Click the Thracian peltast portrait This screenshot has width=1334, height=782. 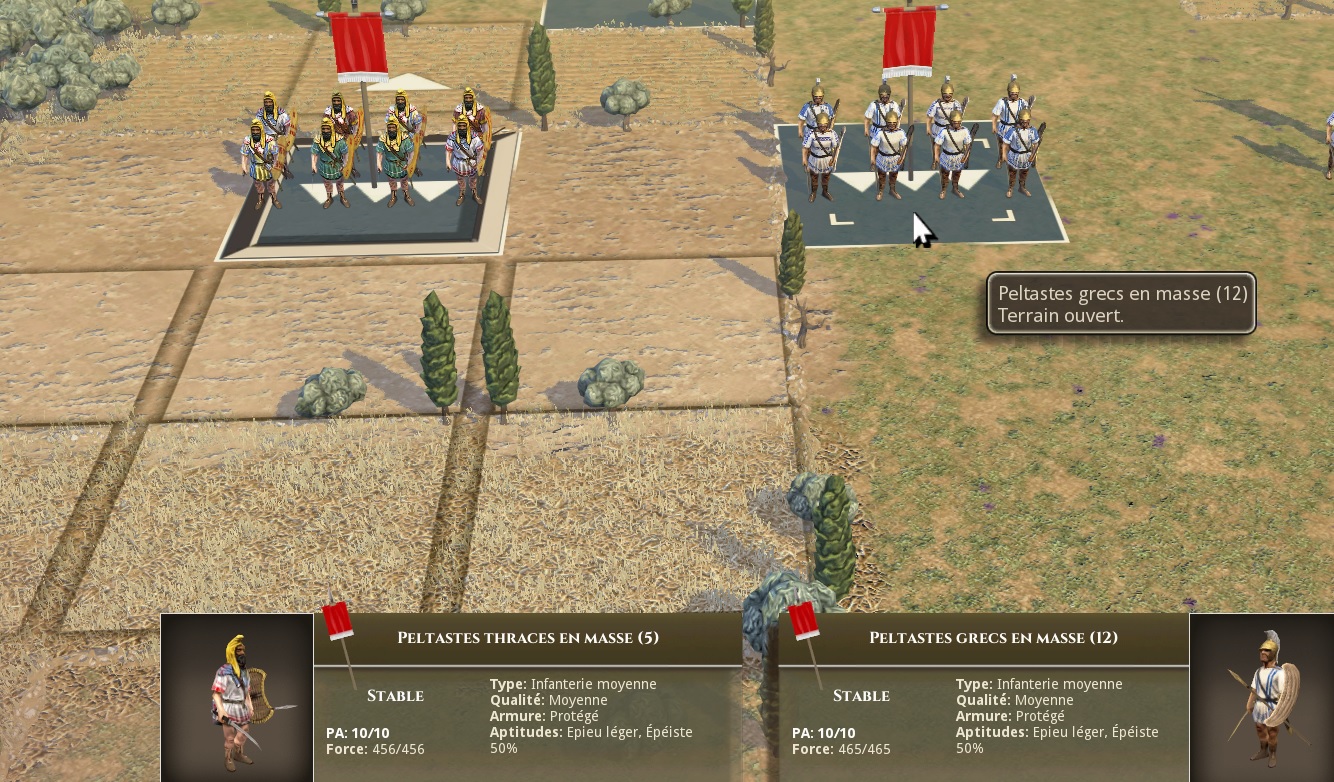pos(237,698)
